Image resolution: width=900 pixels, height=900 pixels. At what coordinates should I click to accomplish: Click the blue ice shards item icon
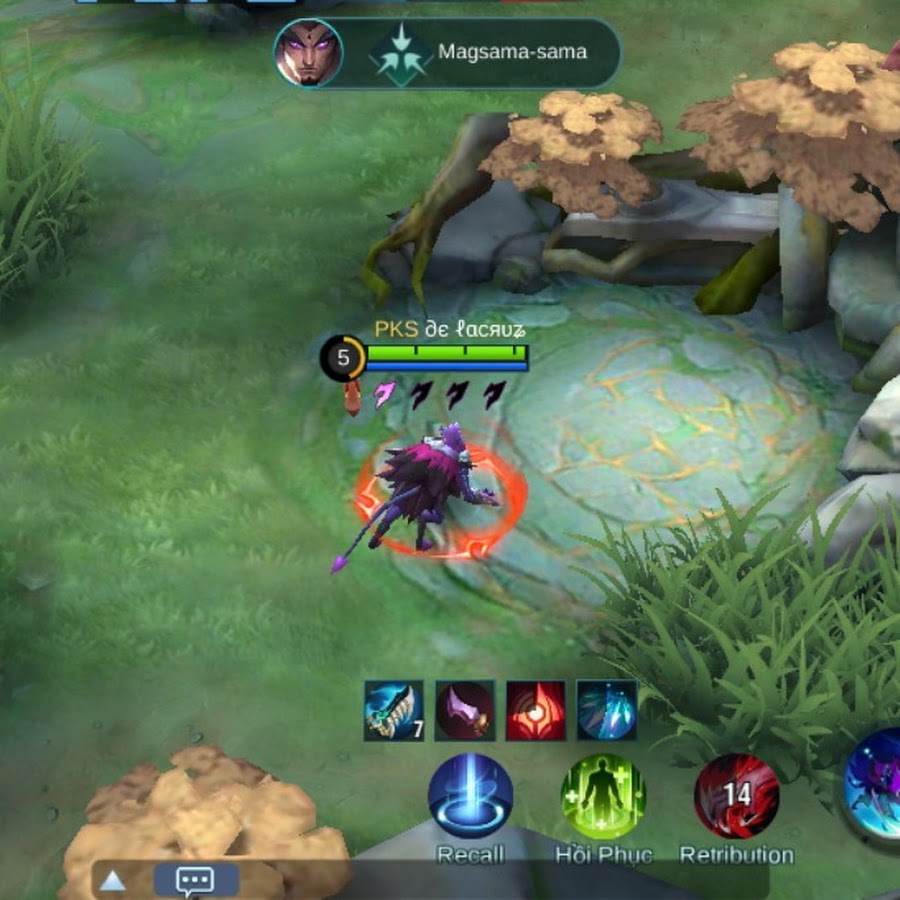pyautogui.click(x=606, y=711)
